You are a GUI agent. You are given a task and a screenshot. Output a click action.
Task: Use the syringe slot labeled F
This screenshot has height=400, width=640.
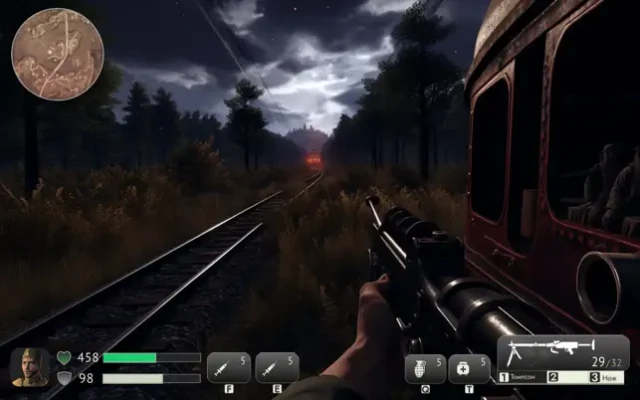point(229,367)
